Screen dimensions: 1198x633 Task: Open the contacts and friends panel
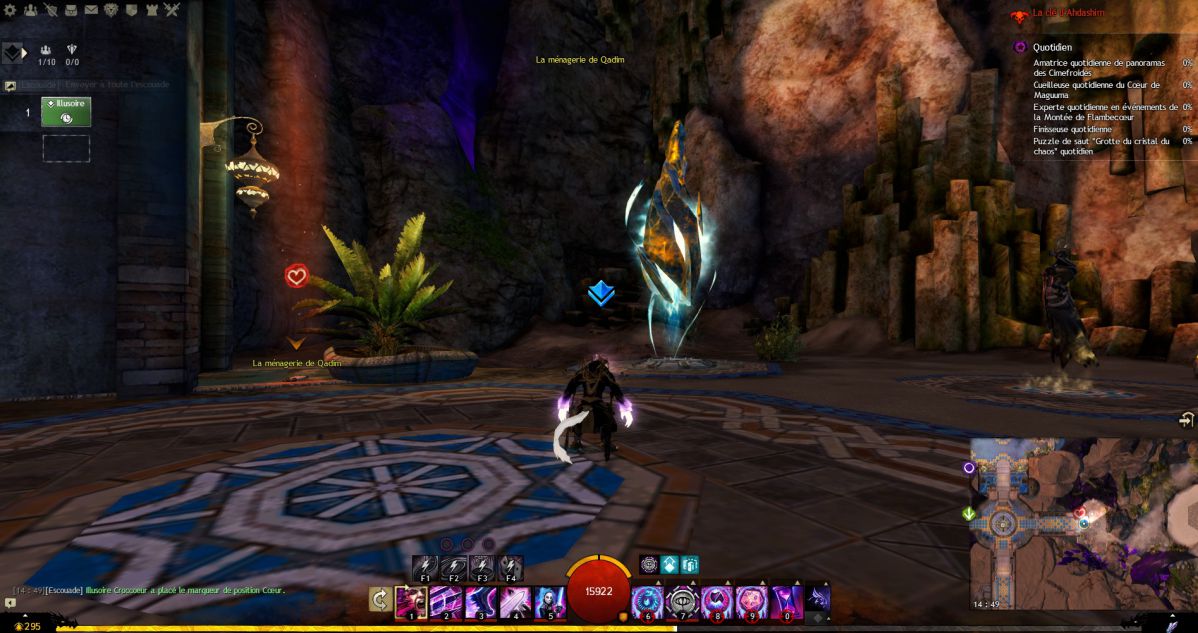pyautogui.click(x=30, y=10)
